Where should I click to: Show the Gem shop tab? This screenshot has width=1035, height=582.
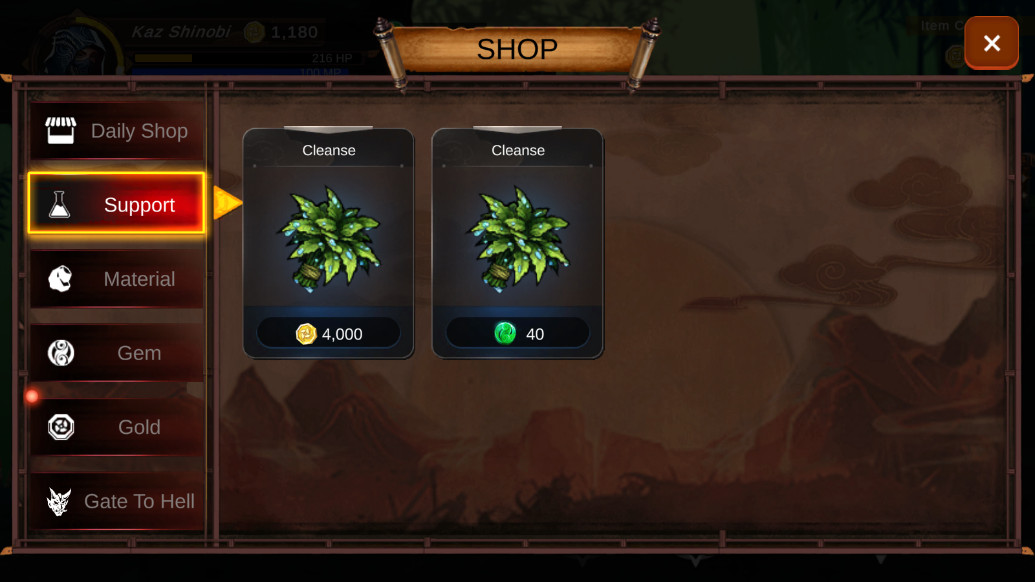click(117, 353)
